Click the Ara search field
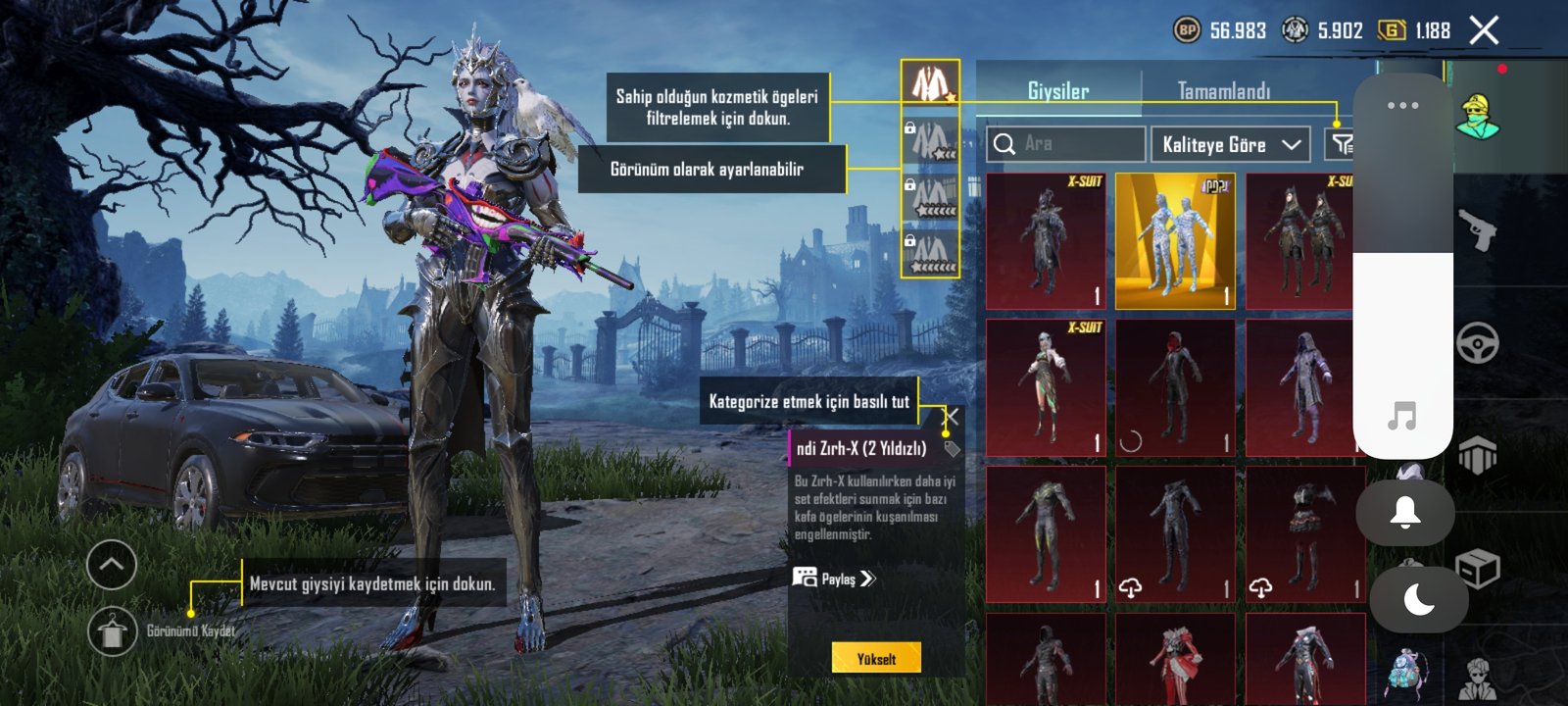This screenshot has height=706, width=1568. (x=1066, y=144)
